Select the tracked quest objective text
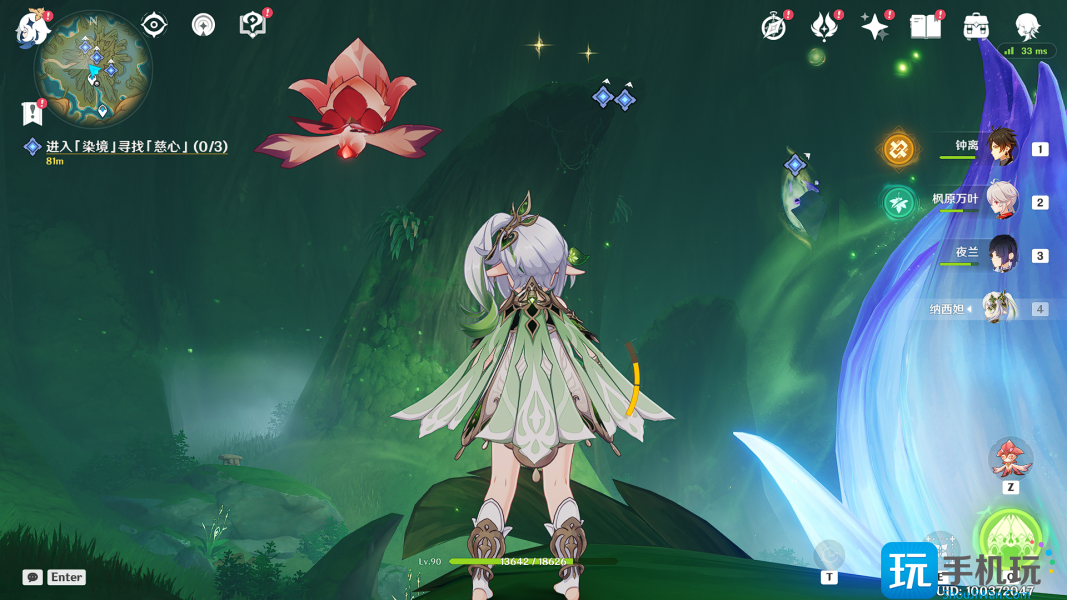This screenshot has height=600, width=1067. pyautogui.click(x=136, y=147)
